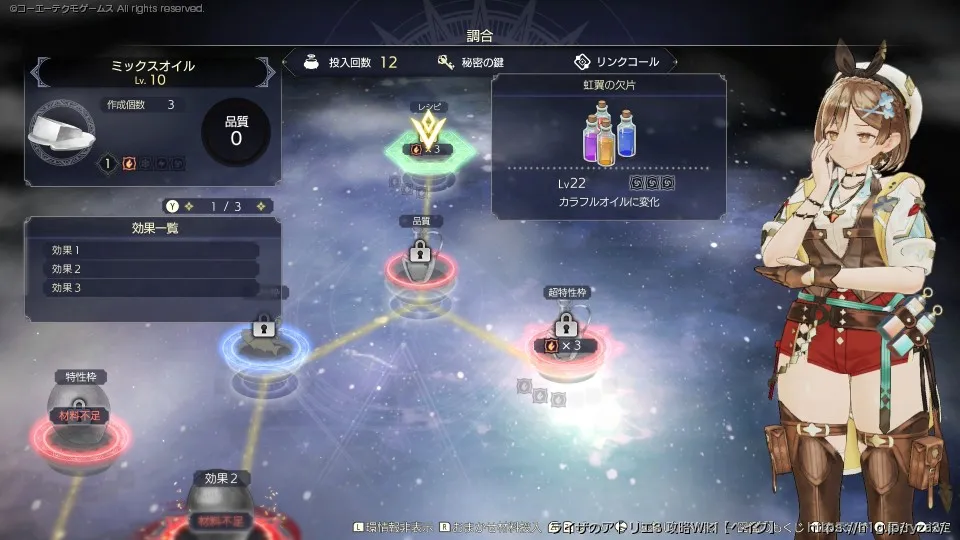Select the blue locked material node
960x540 pixels.
click(264, 342)
